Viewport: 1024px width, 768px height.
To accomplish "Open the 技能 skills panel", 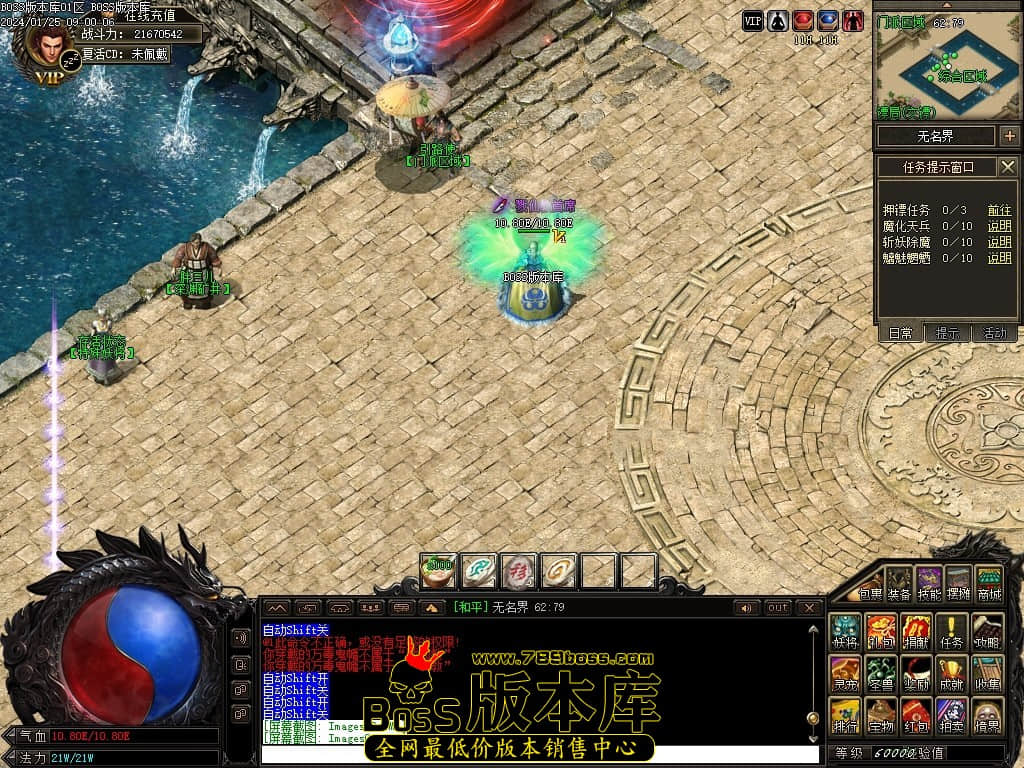I will pos(930,583).
